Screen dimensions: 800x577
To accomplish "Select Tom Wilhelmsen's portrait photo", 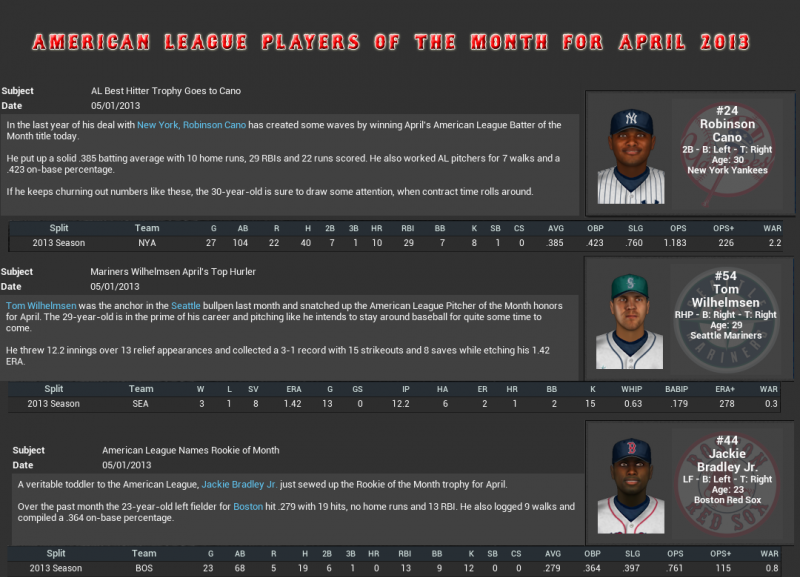I will coord(631,322).
